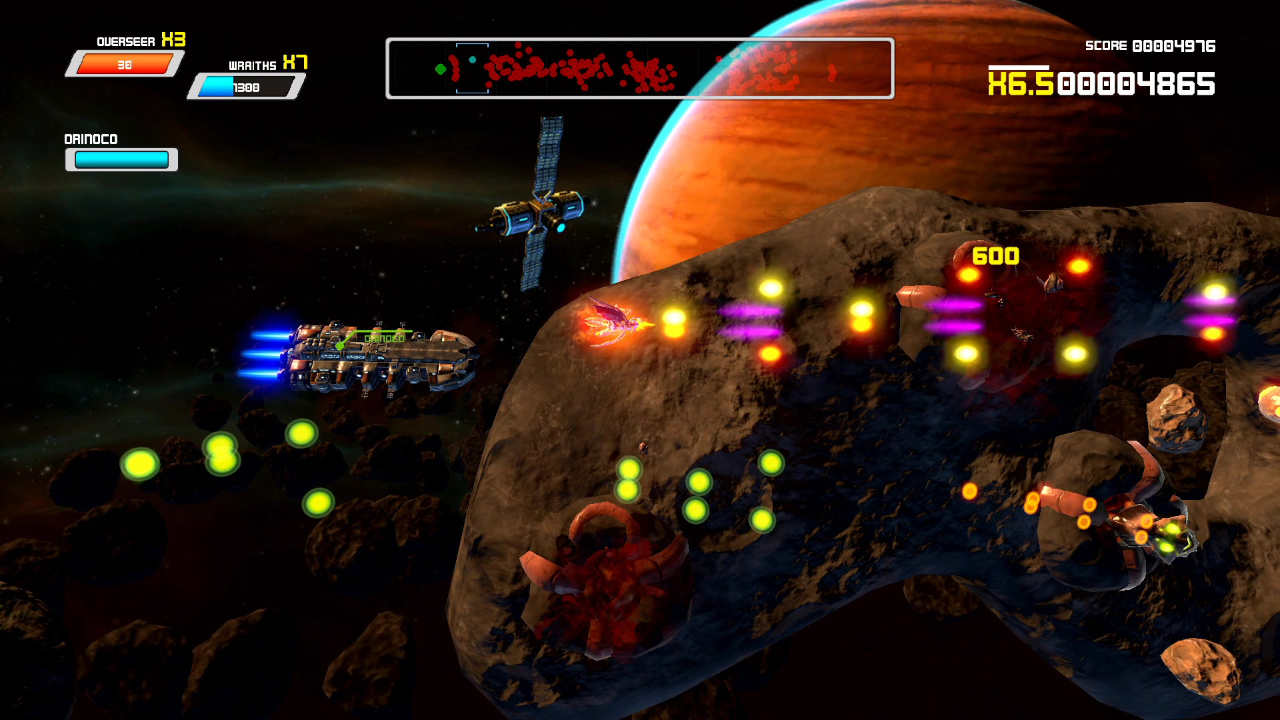
Task: Click the cyan Orinoco health bar
Action: pyautogui.click(x=120, y=159)
